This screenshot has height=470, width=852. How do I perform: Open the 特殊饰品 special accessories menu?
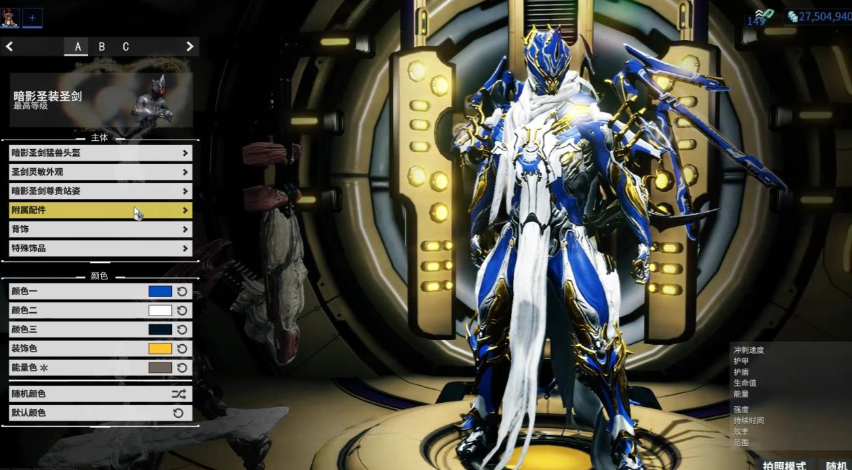coord(100,248)
